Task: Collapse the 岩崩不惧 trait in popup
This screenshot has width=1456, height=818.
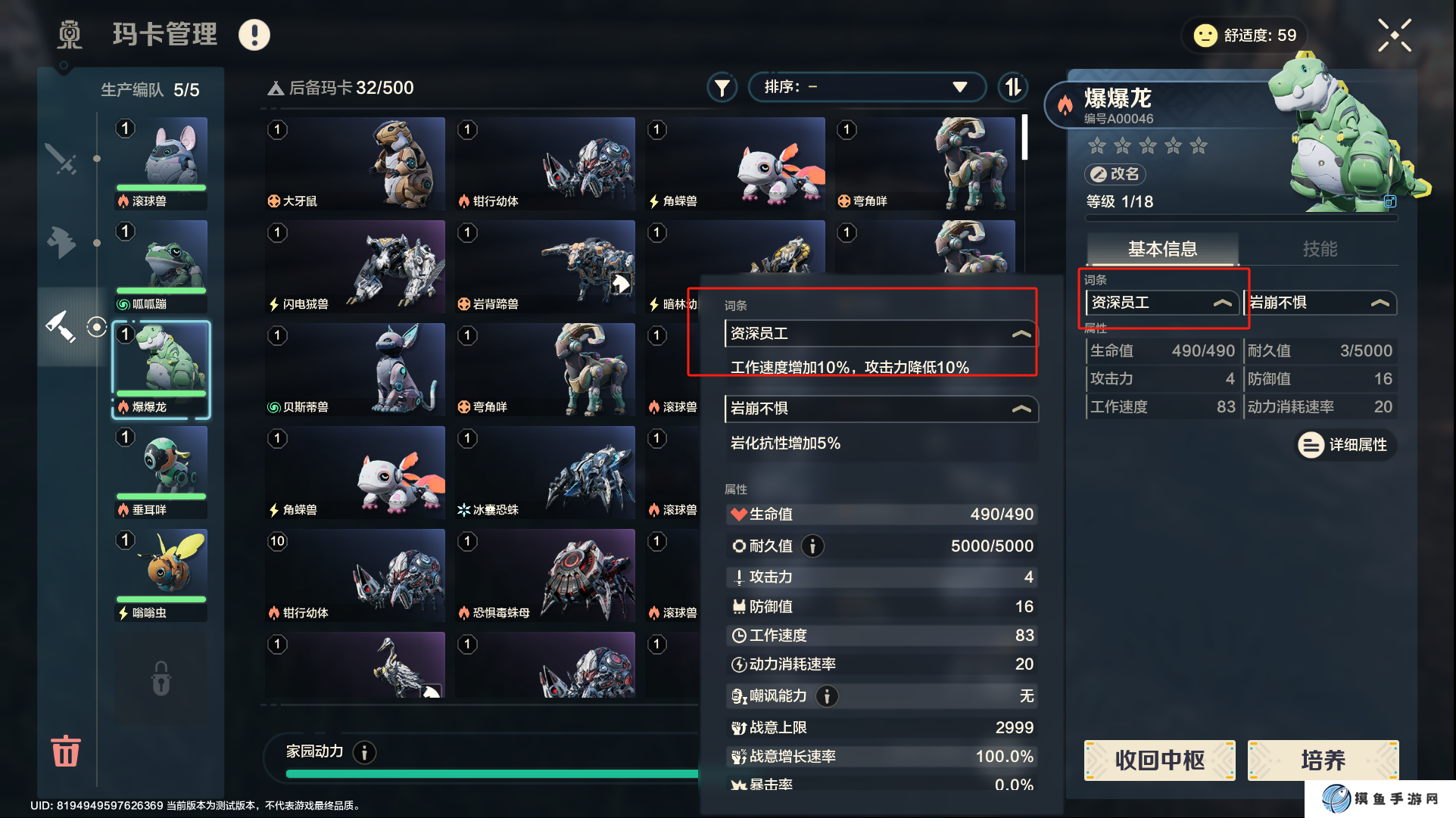Action: 1021,409
